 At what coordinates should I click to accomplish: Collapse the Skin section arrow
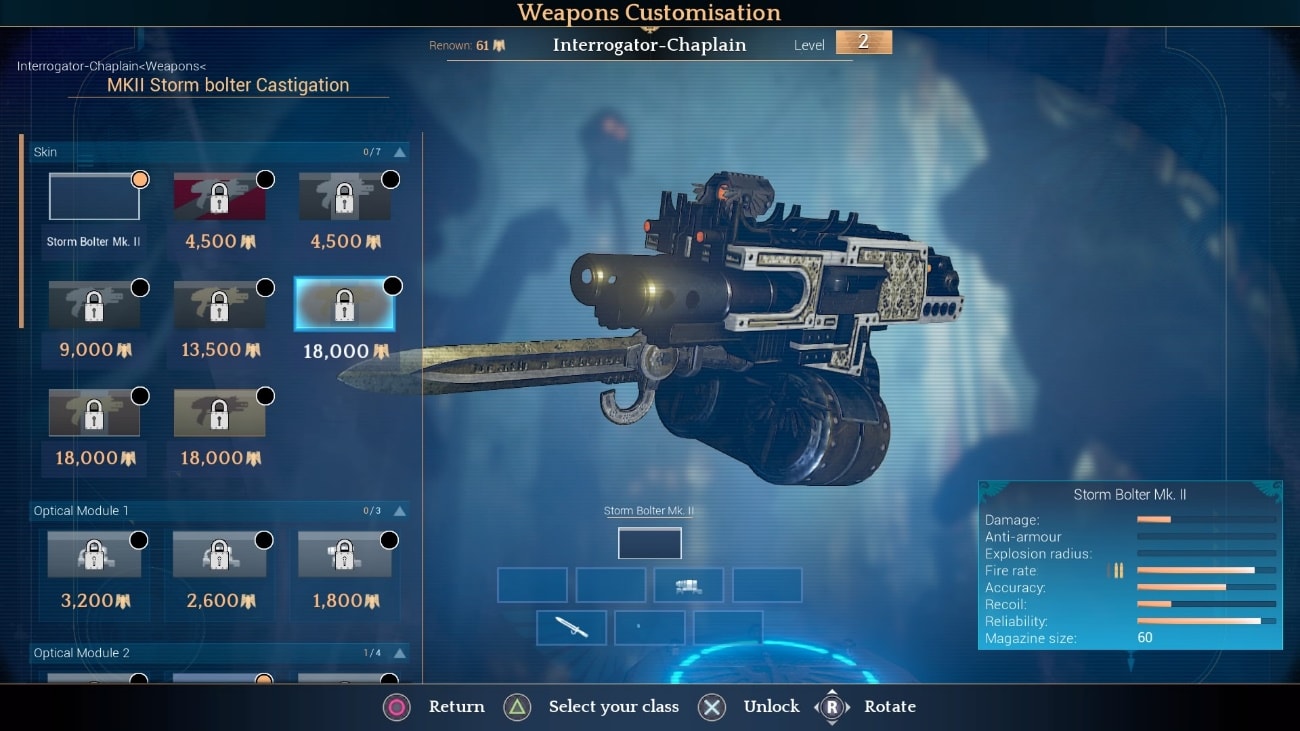pyautogui.click(x=400, y=152)
